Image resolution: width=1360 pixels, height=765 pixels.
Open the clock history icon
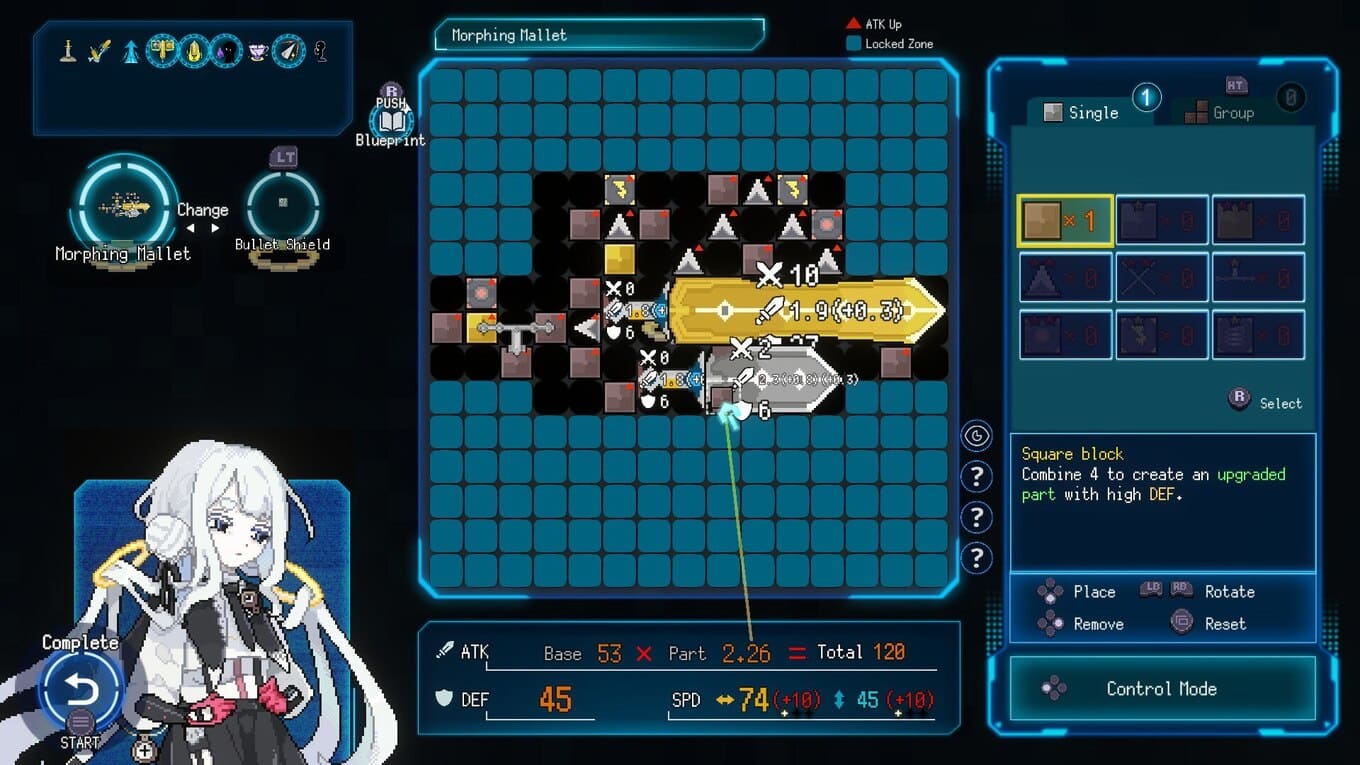(976, 436)
